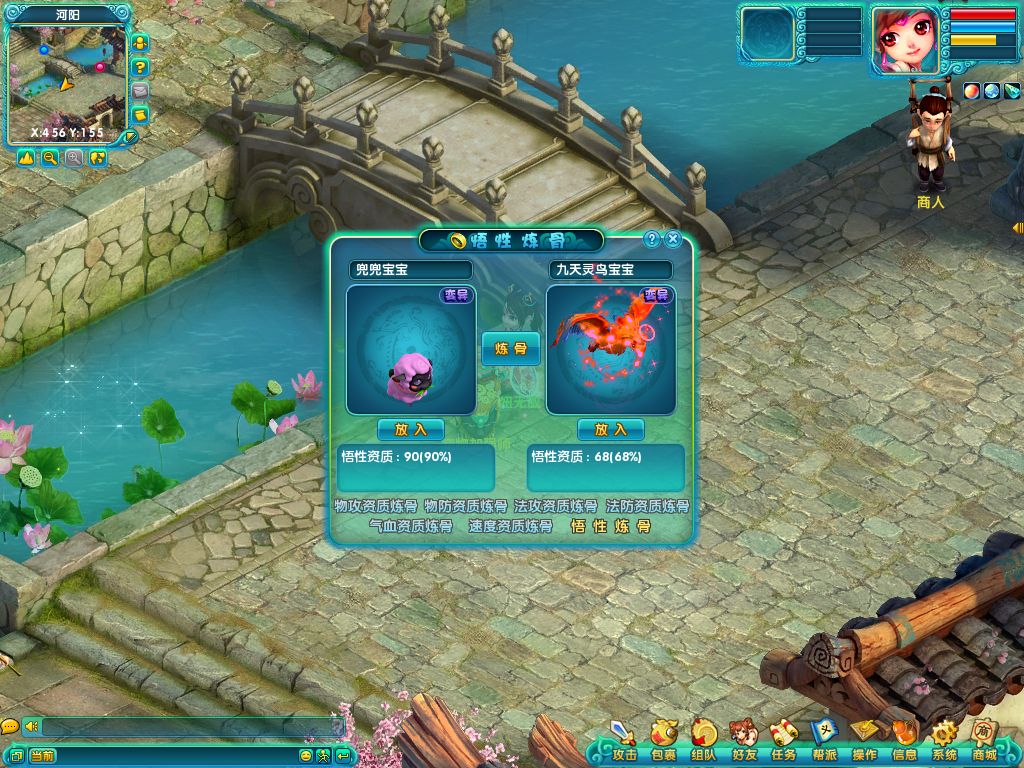This screenshot has width=1024, height=768.
Task: Open the 任务 quest menu
Action: (783, 740)
